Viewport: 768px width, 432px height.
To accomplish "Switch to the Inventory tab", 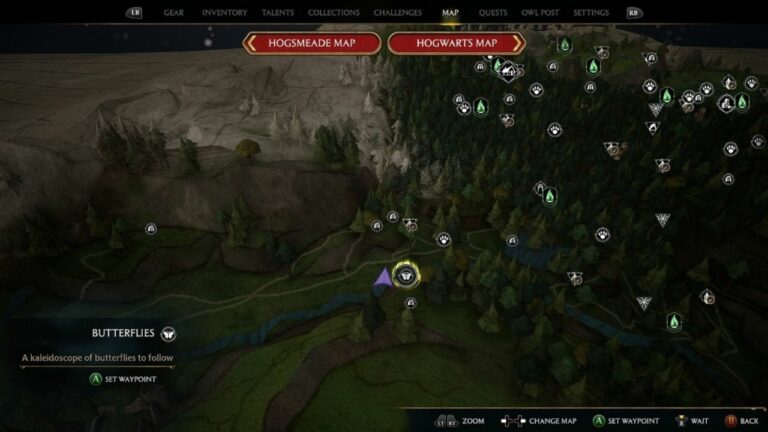I will [224, 13].
